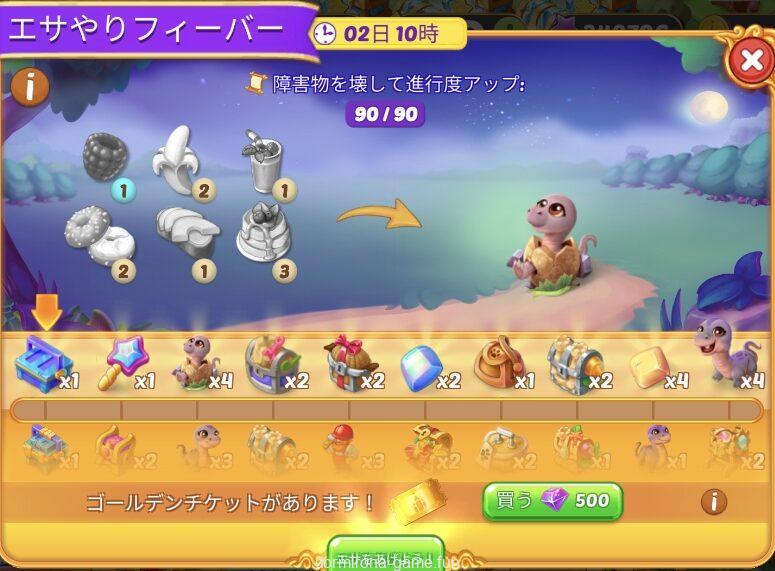The width and height of the screenshot is (775, 571).
Task: Select the blue treasure chest reward under the arrow
Action: pos(42,364)
